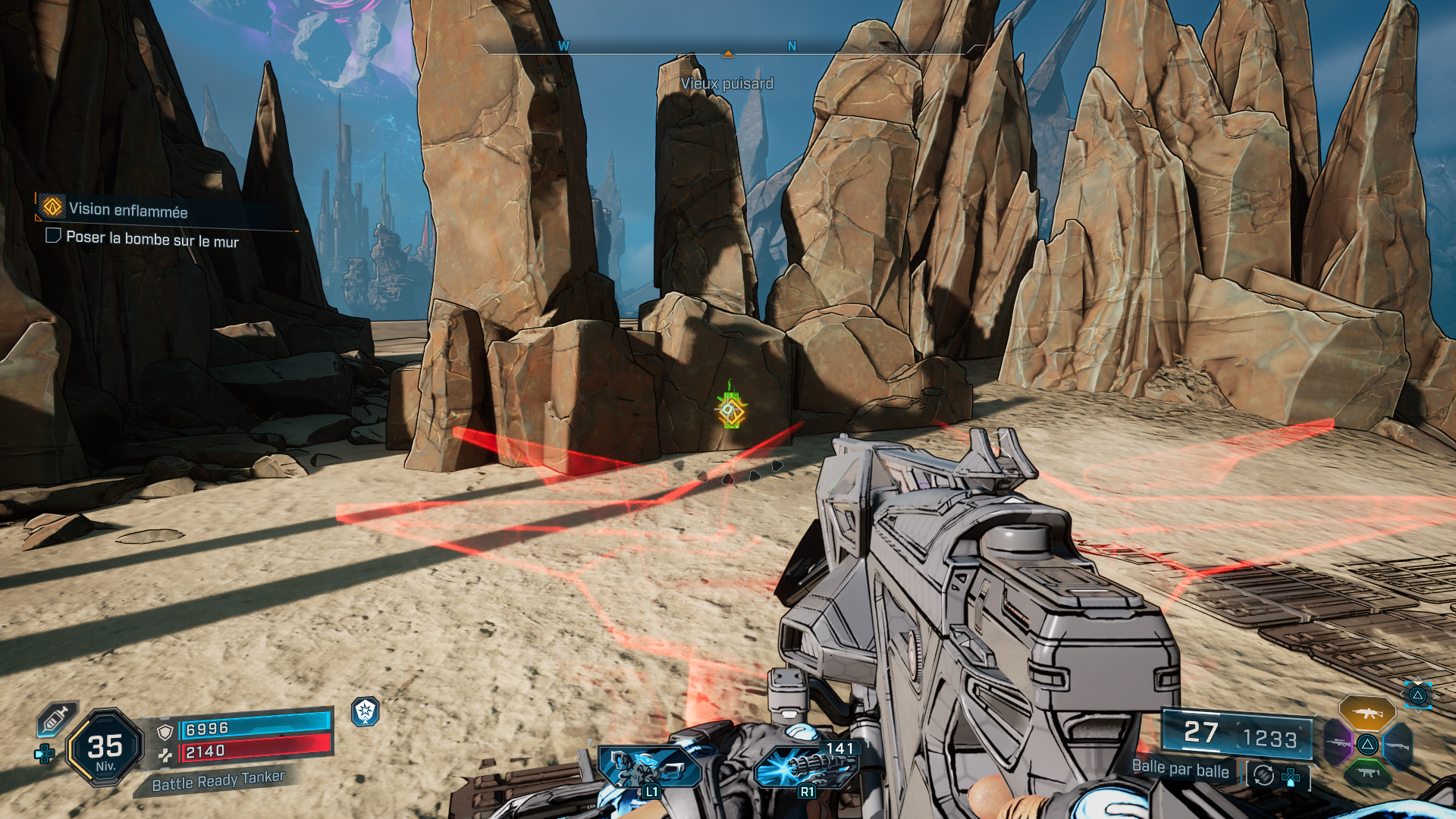Select the orange assault rifle weapon slot
Image resolution: width=1456 pixels, height=819 pixels.
(1367, 713)
